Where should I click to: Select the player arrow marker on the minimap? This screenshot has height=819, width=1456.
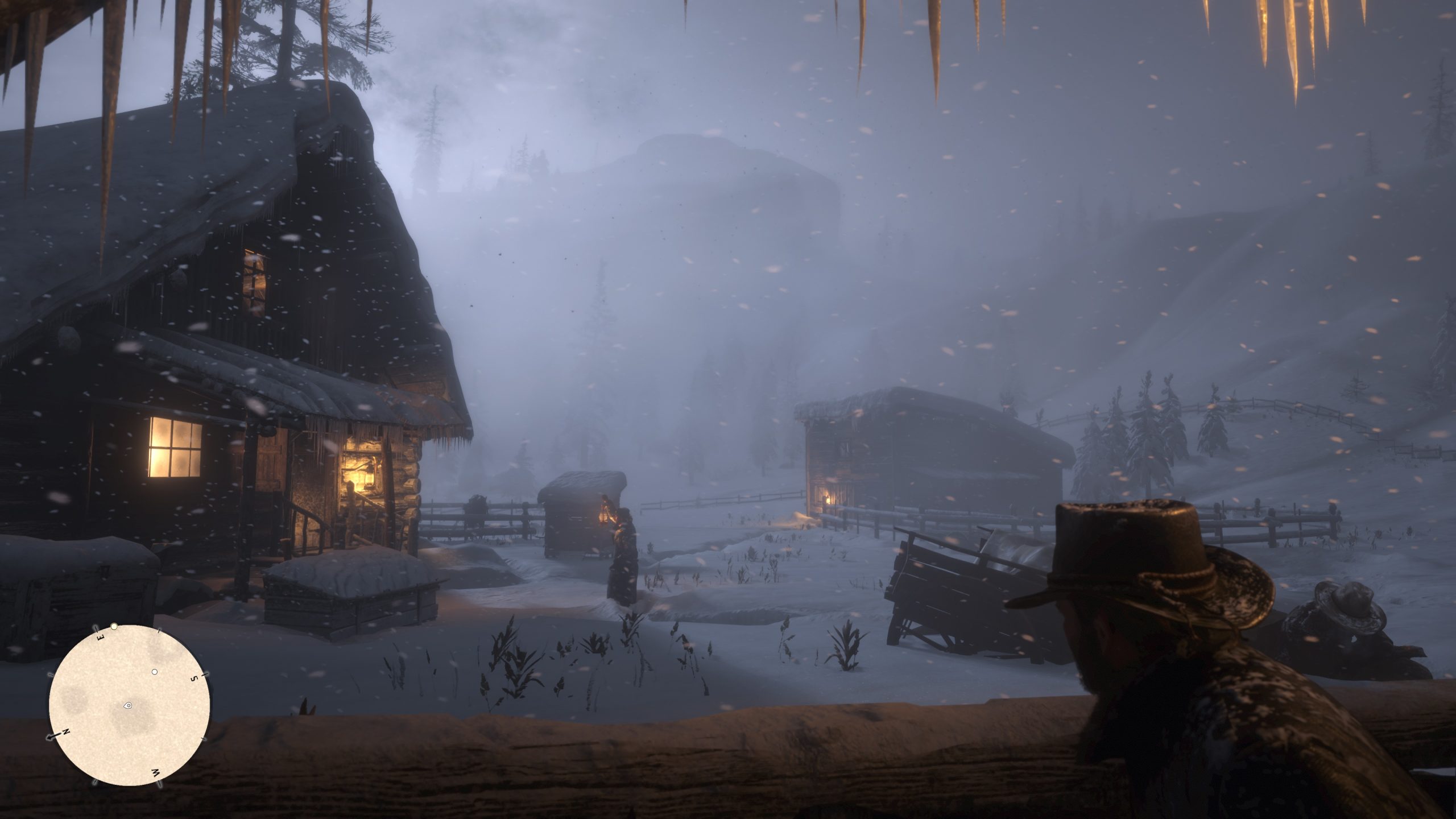click(128, 705)
